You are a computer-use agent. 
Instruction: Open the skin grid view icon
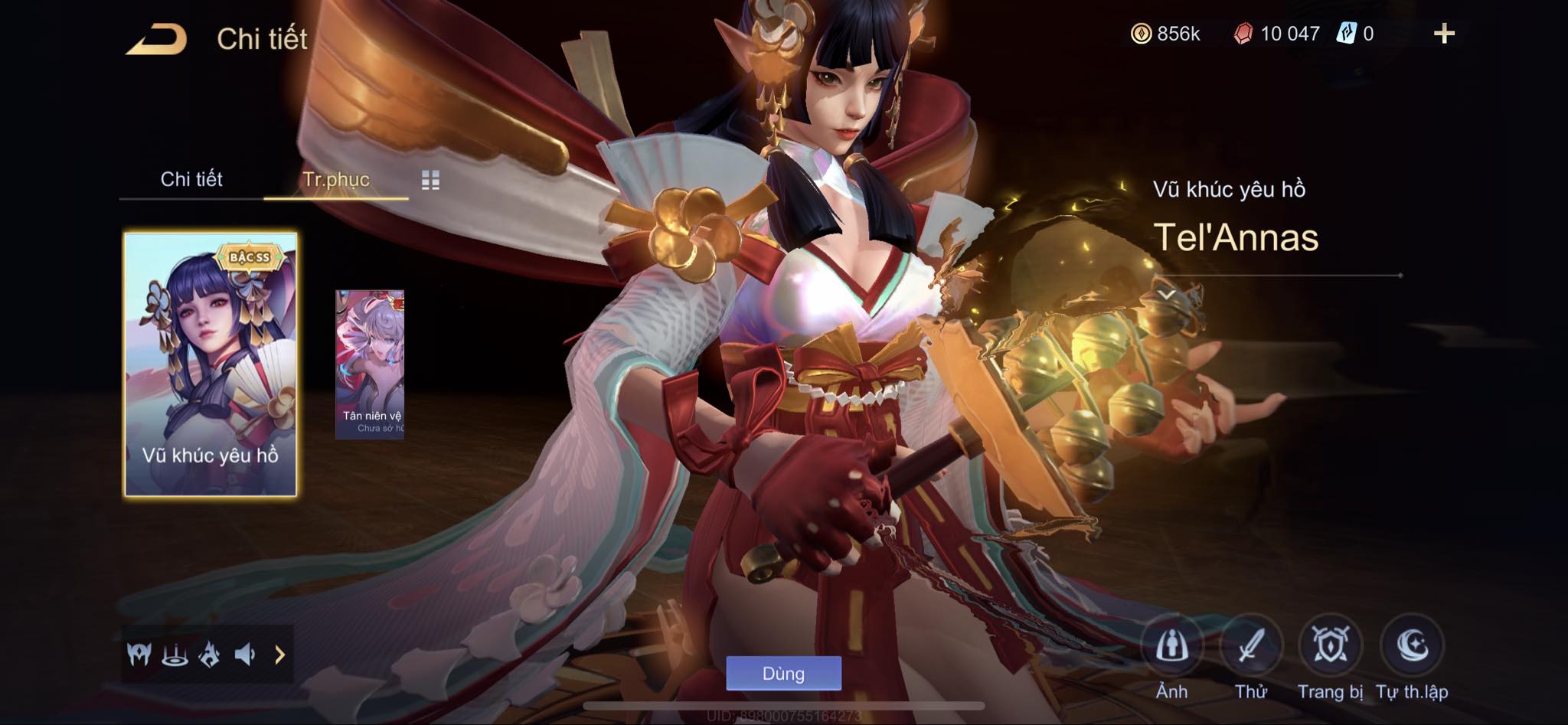pyautogui.click(x=430, y=180)
